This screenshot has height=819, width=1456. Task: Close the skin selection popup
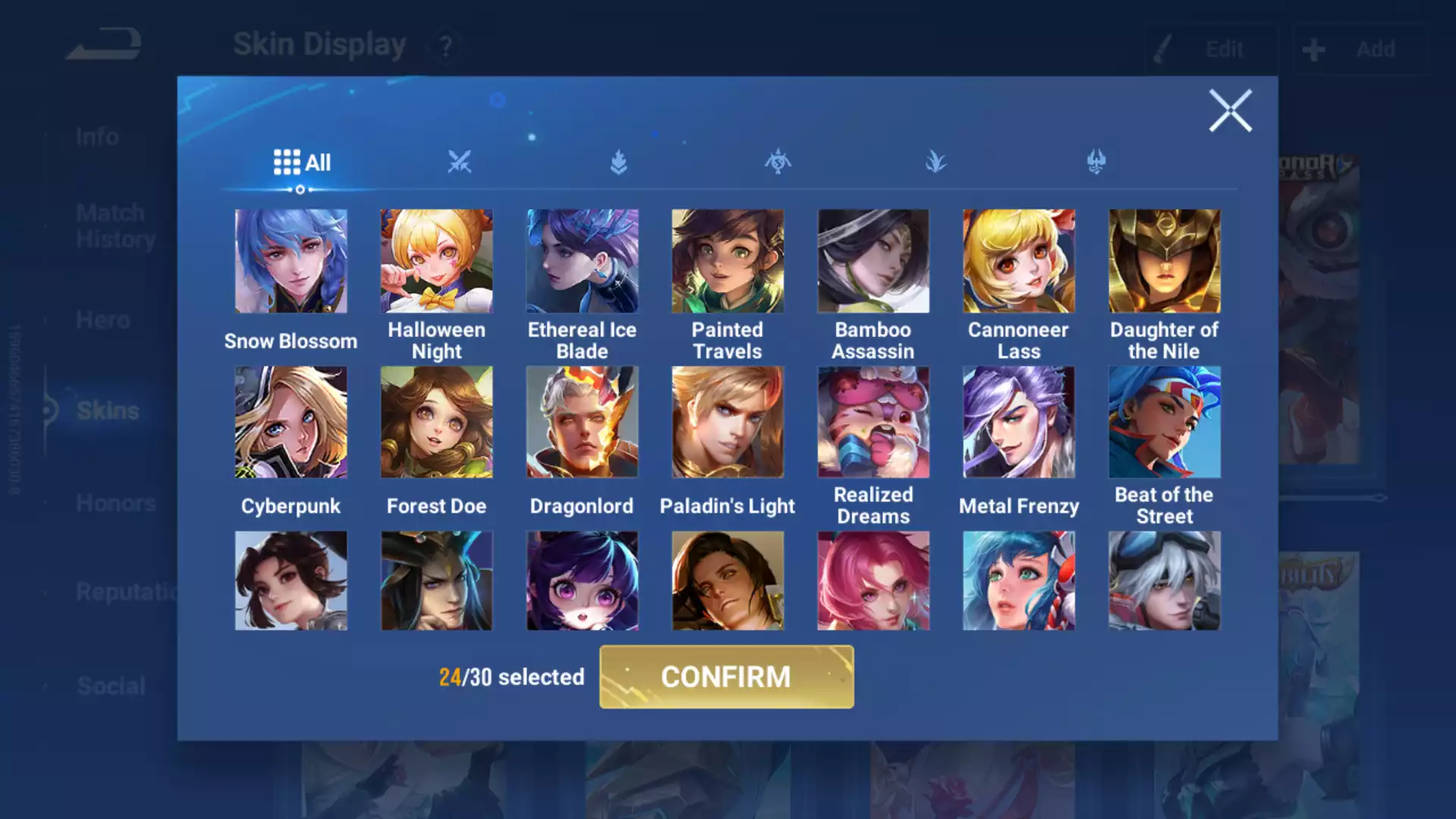[x=1229, y=111]
